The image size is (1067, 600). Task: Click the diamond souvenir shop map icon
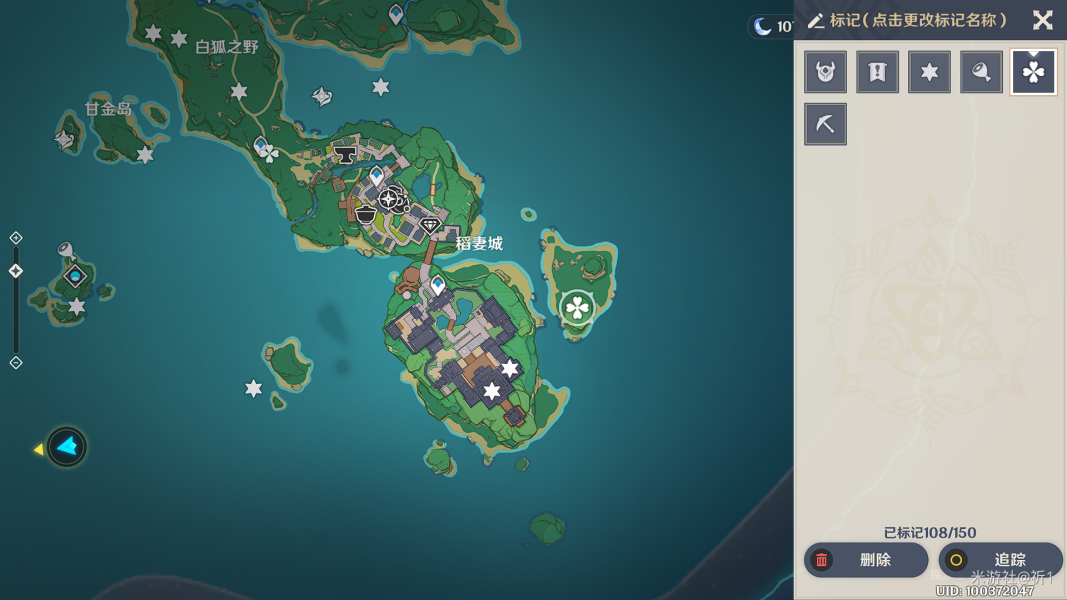(x=430, y=225)
